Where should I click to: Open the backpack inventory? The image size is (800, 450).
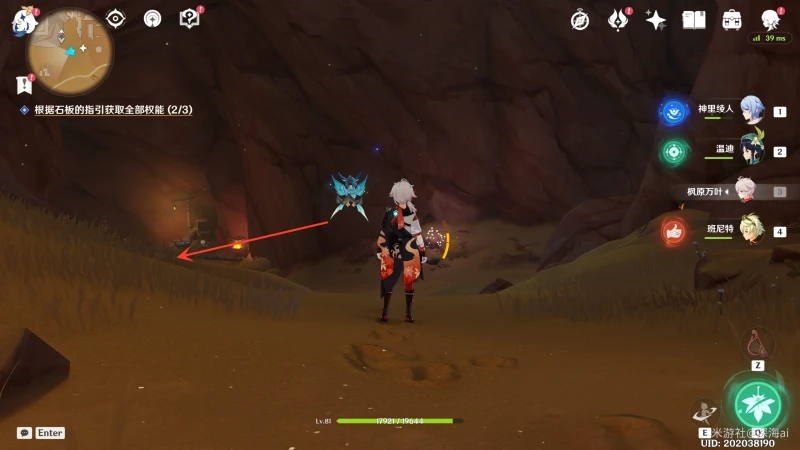[x=732, y=20]
